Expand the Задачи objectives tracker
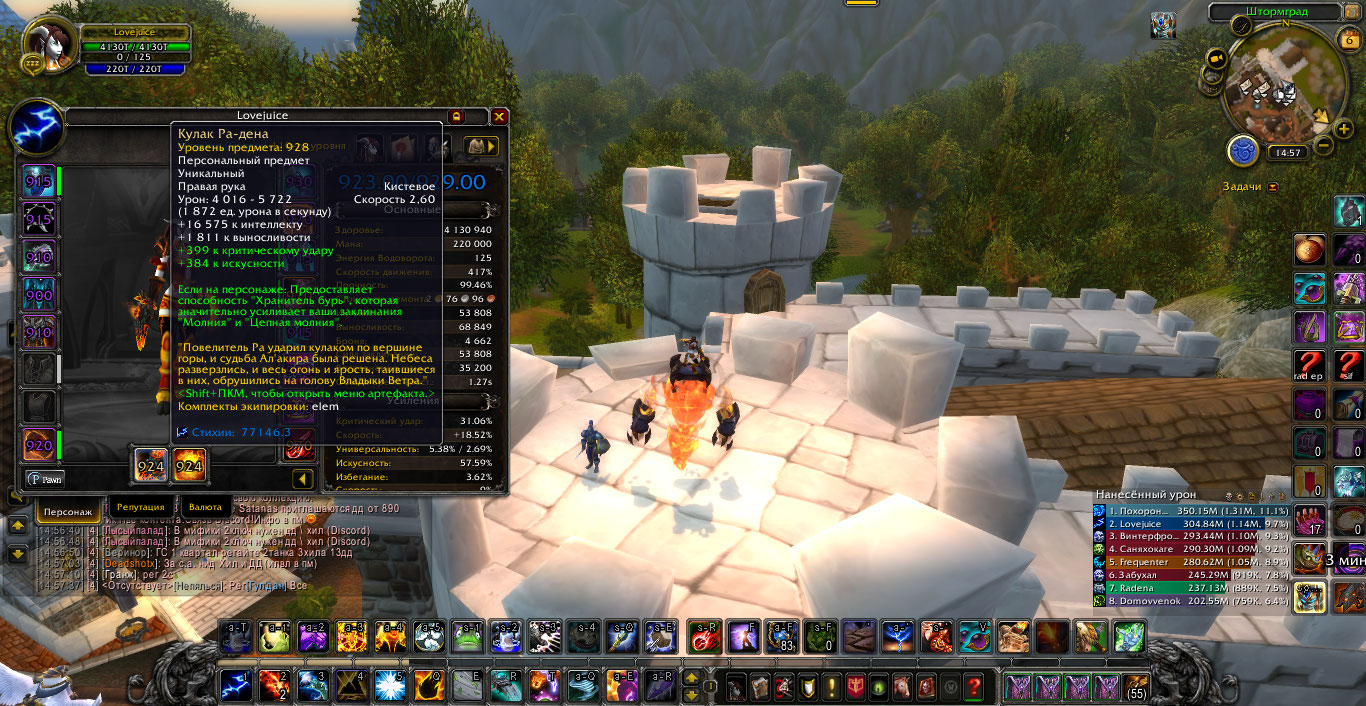The height and width of the screenshot is (706, 1366). [x=1272, y=187]
